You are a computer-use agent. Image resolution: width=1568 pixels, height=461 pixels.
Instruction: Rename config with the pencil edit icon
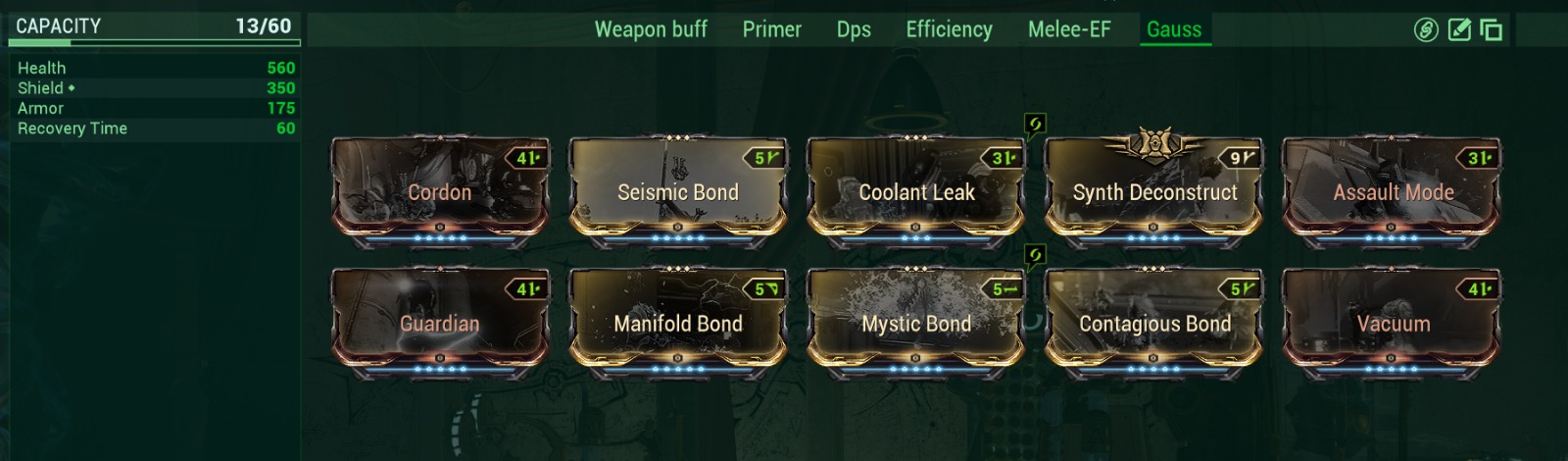[x=1459, y=30]
